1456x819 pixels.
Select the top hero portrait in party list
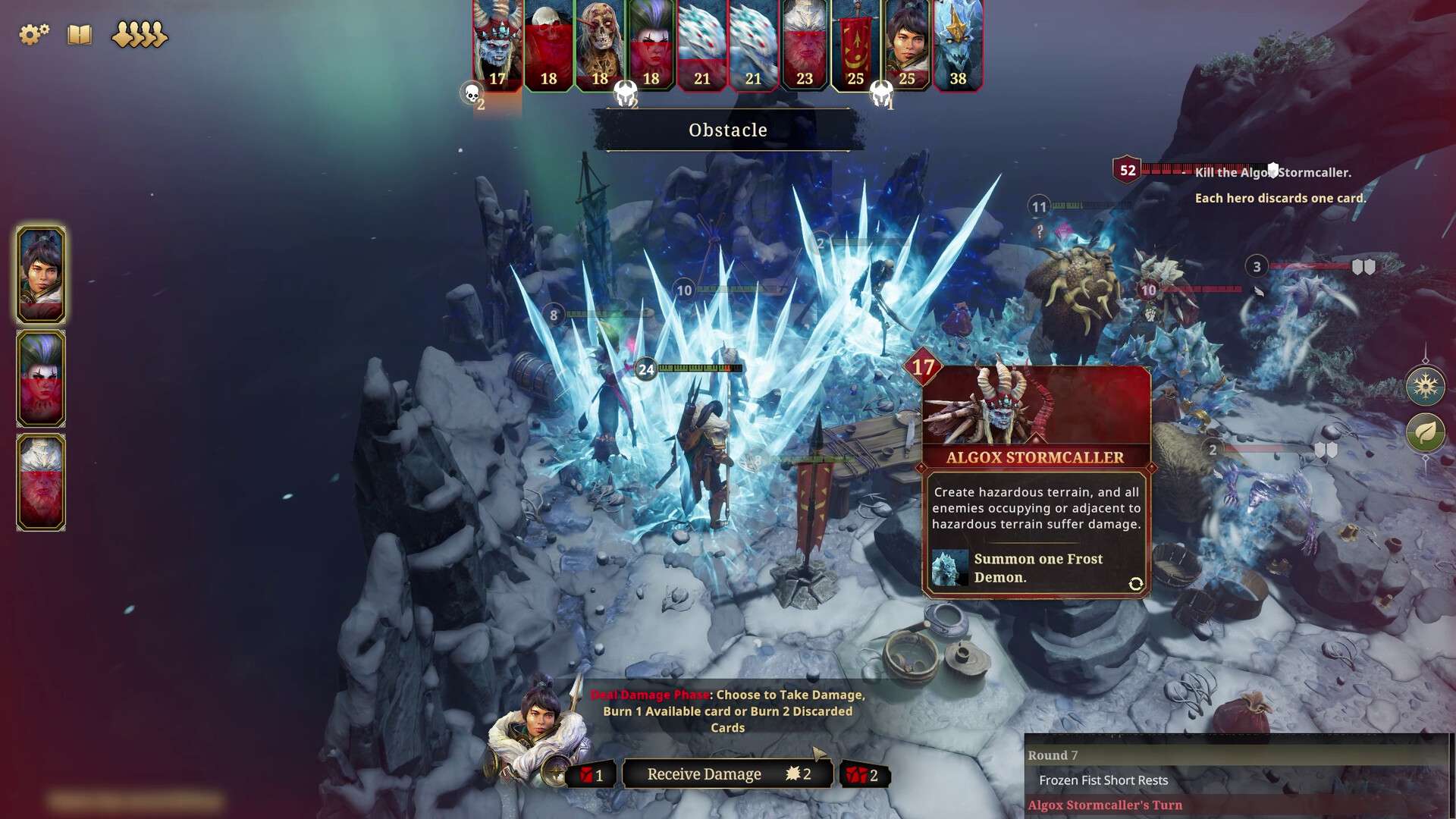coord(41,275)
